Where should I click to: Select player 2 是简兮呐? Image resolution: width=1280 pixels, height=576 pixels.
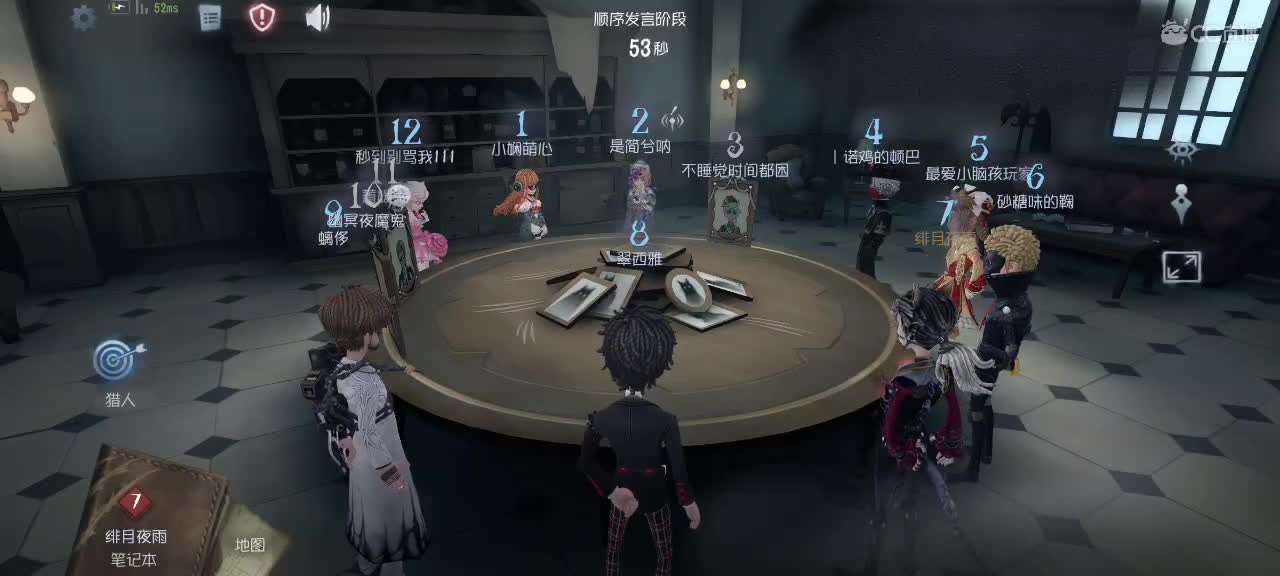click(640, 145)
